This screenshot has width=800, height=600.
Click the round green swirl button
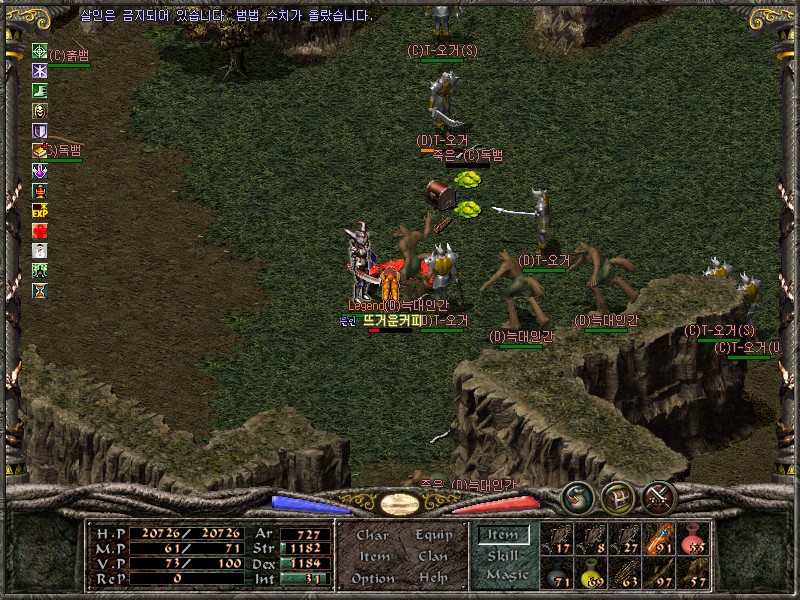pos(577,497)
